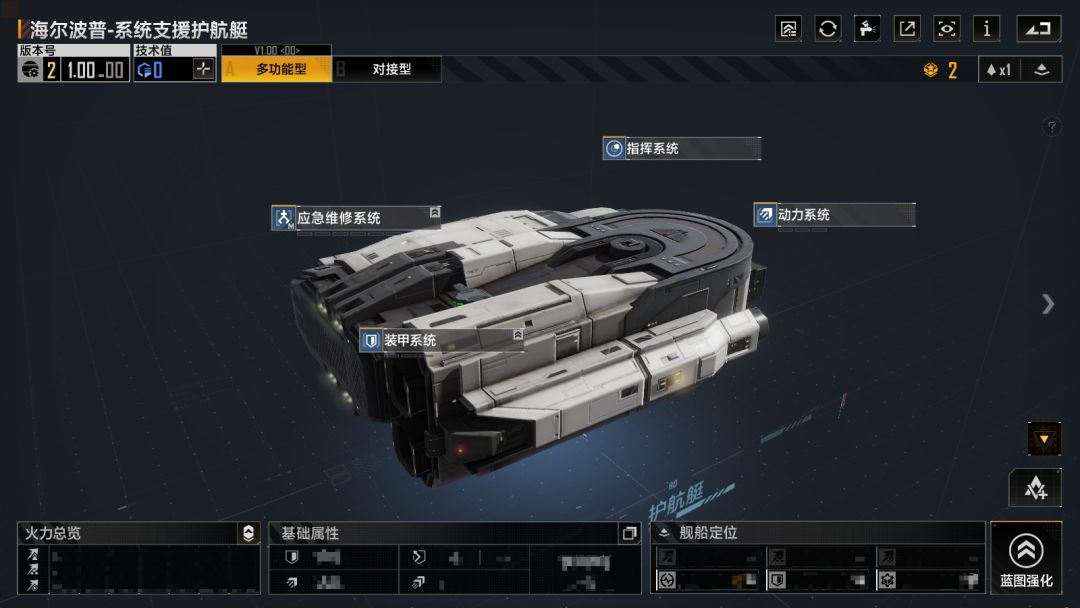Click the circular arrows refresh icon

pyautogui.click(x=828, y=29)
